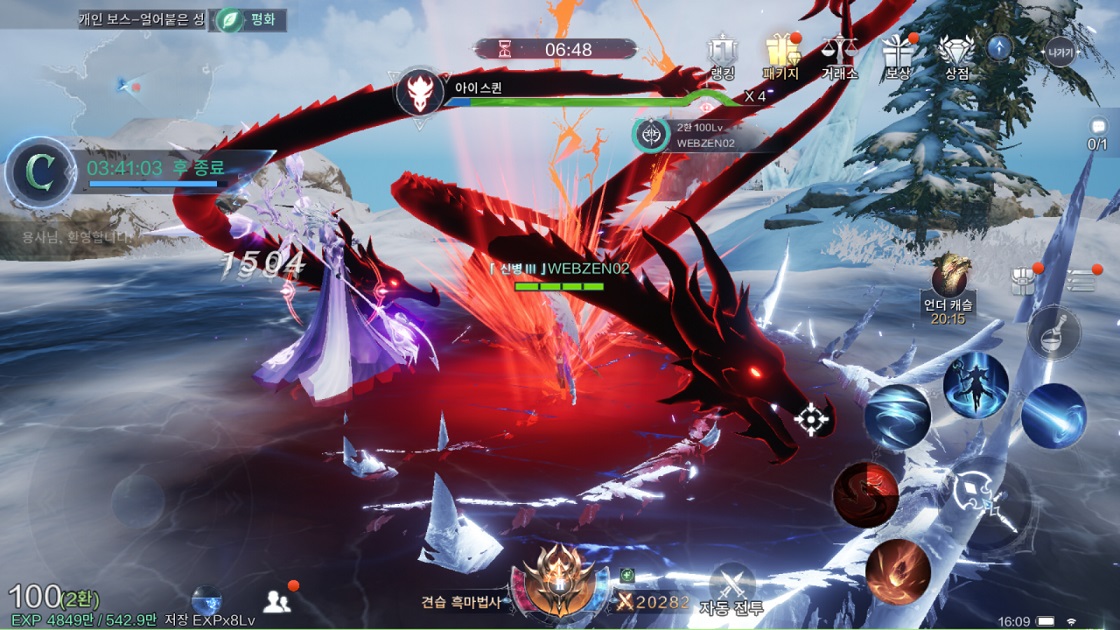Viewport: 1120px width, 630px height.
Task: Cast the red dragon skill
Action: 866,494
